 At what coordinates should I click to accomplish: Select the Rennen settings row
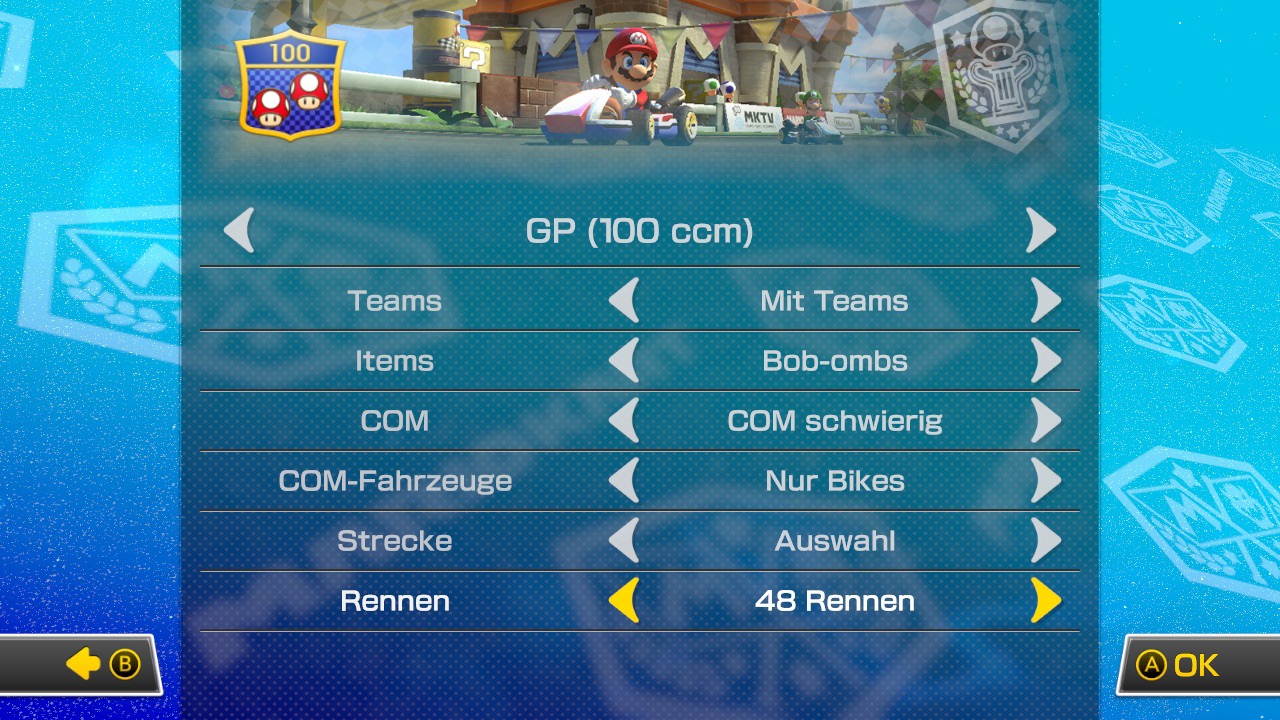pyautogui.click(x=394, y=600)
